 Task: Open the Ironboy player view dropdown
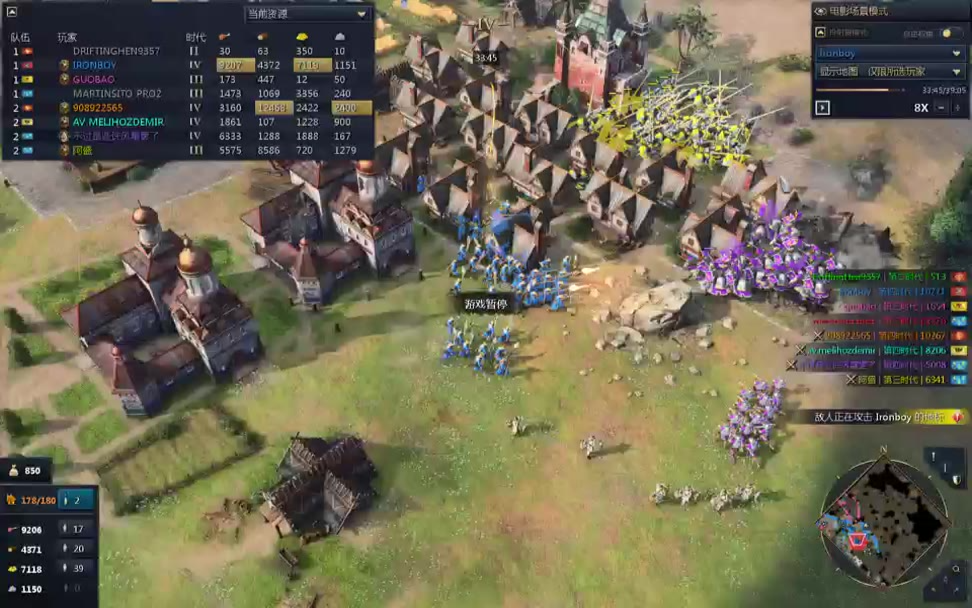[x=889, y=52]
